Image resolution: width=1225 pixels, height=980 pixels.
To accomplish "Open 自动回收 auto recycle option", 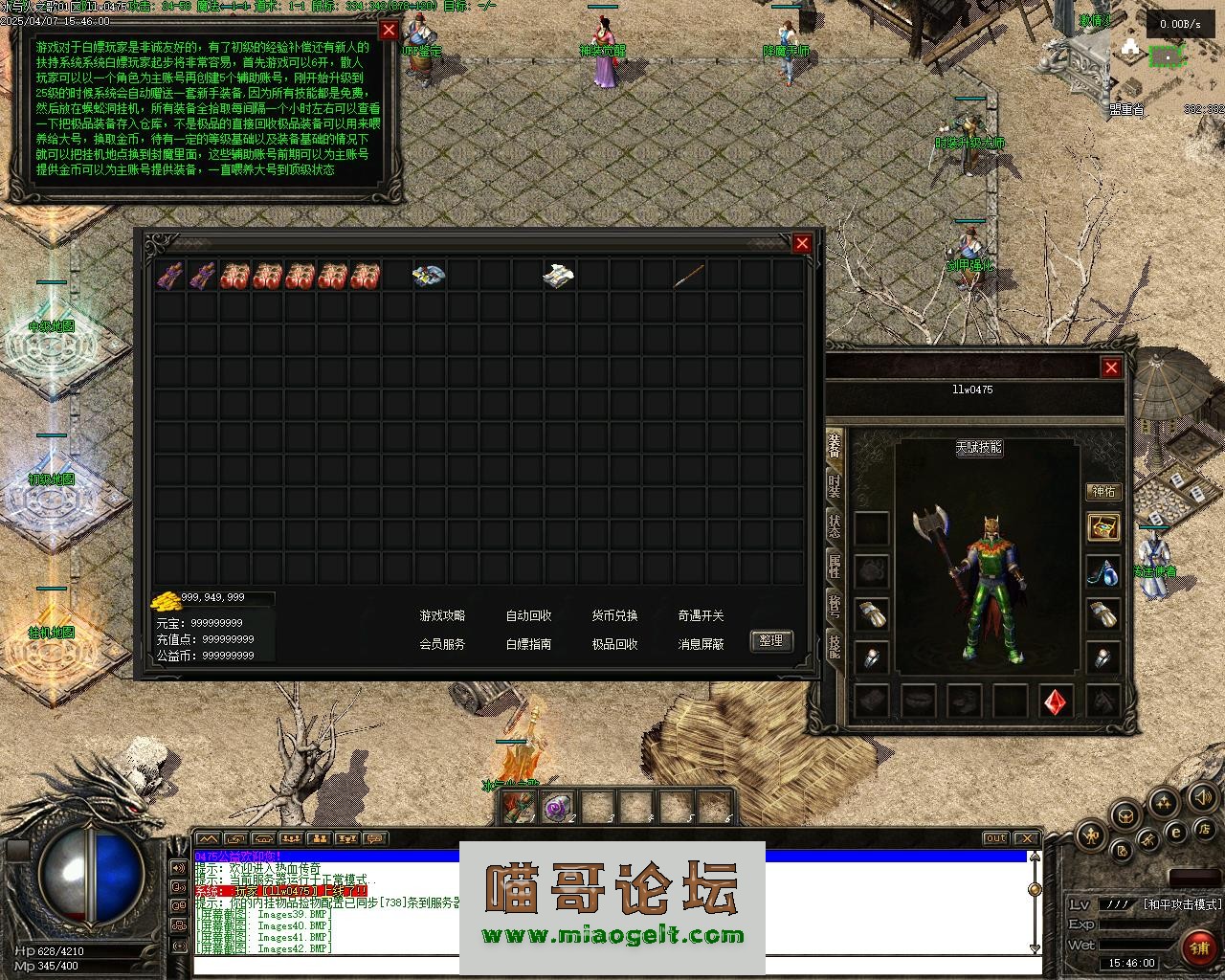I will 528,616.
